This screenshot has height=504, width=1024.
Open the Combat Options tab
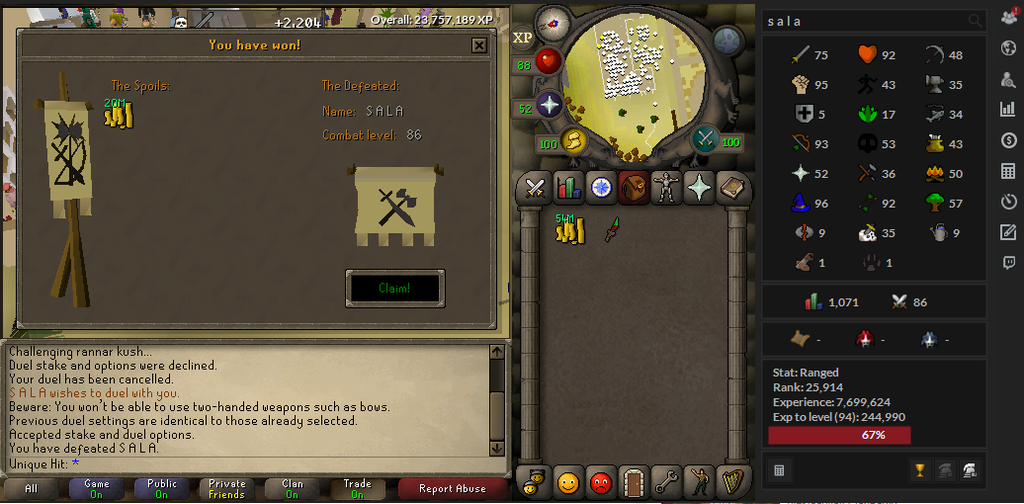(535, 187)
